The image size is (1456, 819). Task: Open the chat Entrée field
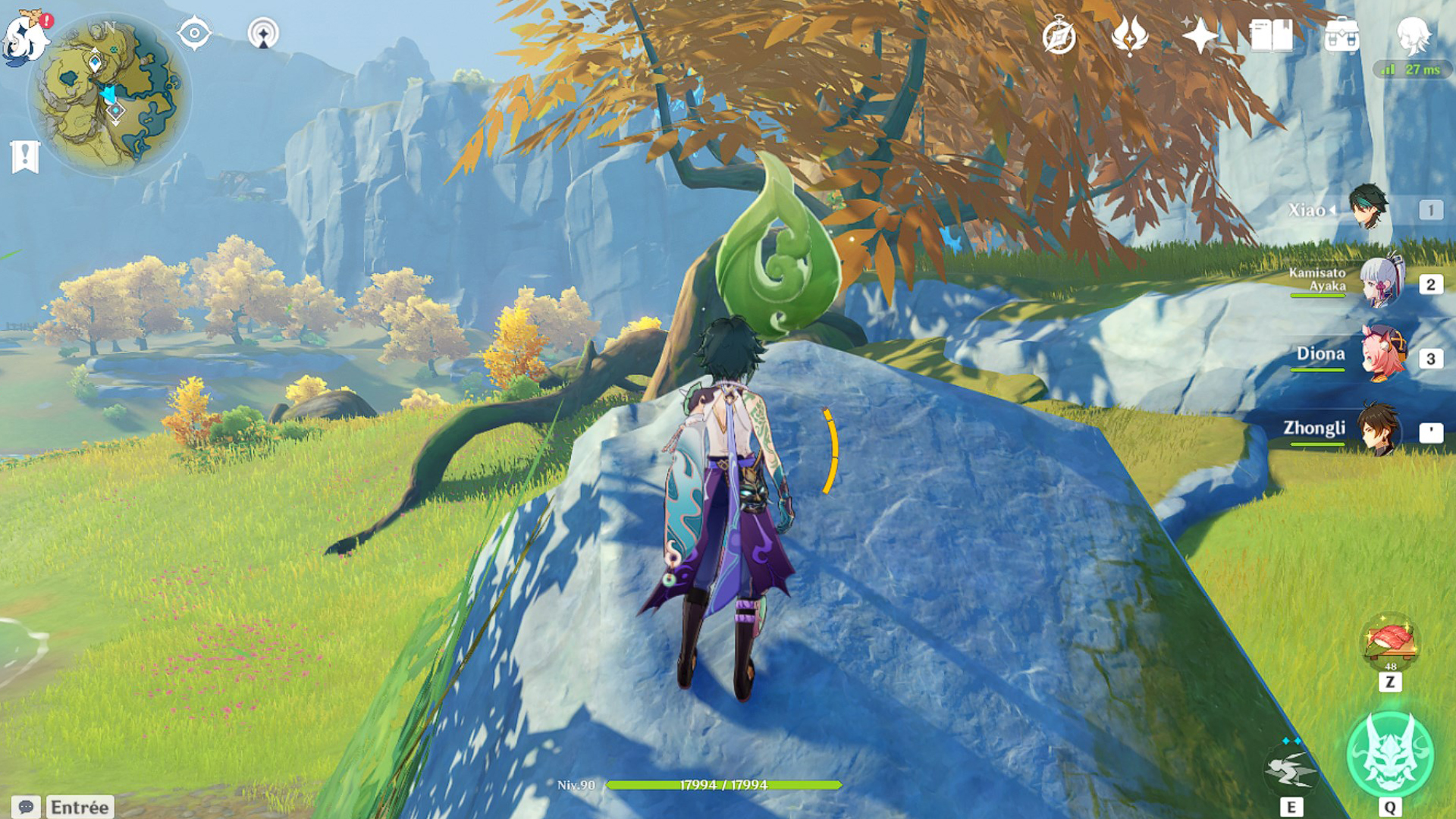pos(80,806)
